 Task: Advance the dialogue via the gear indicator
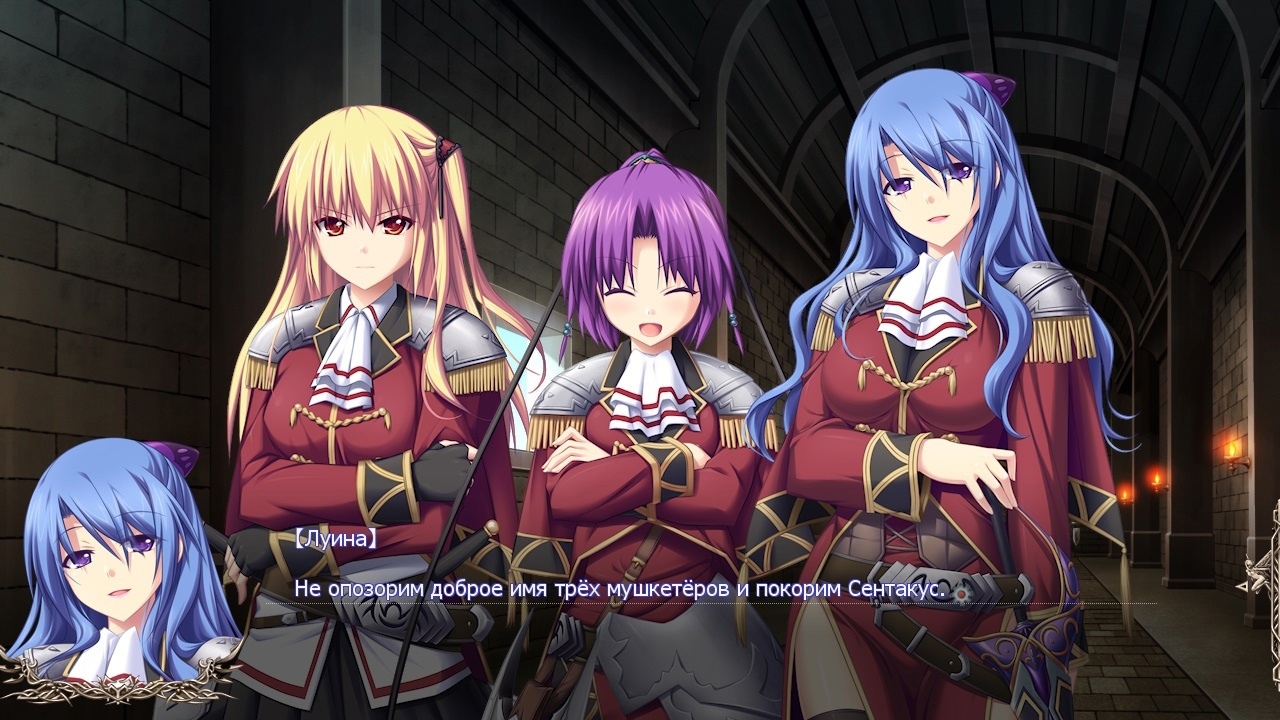(962, 592)
